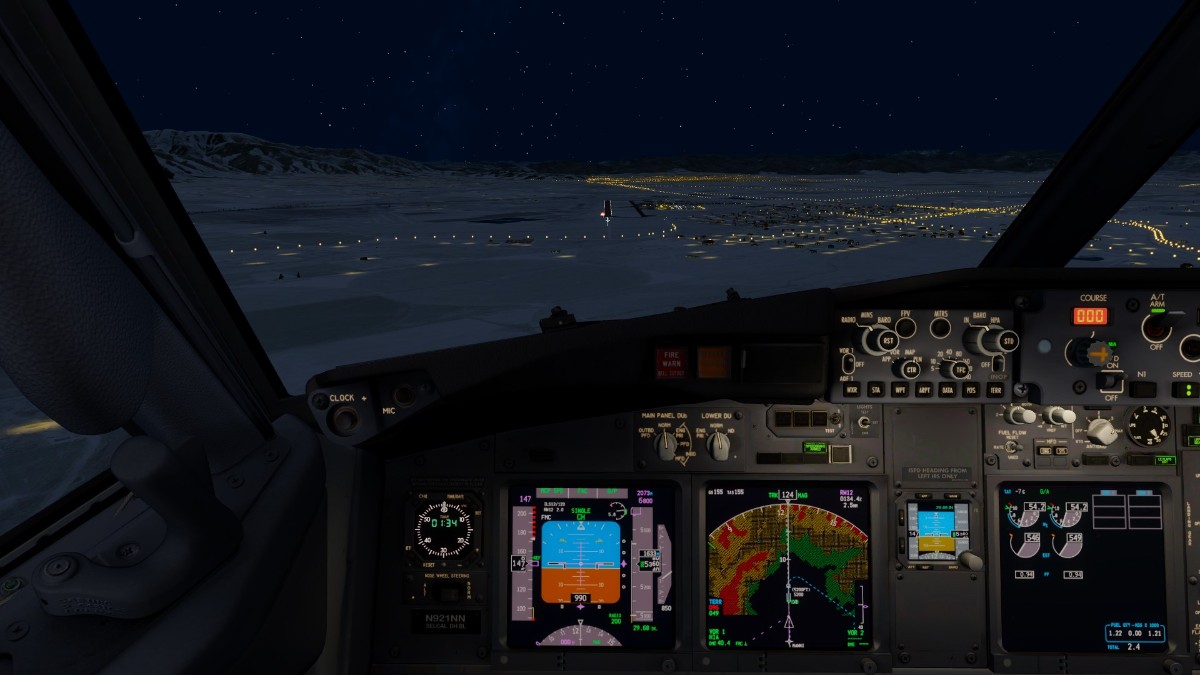Activate the DATA map button
This screenshot has width=1200, height=675.
(x=948, y=390)
